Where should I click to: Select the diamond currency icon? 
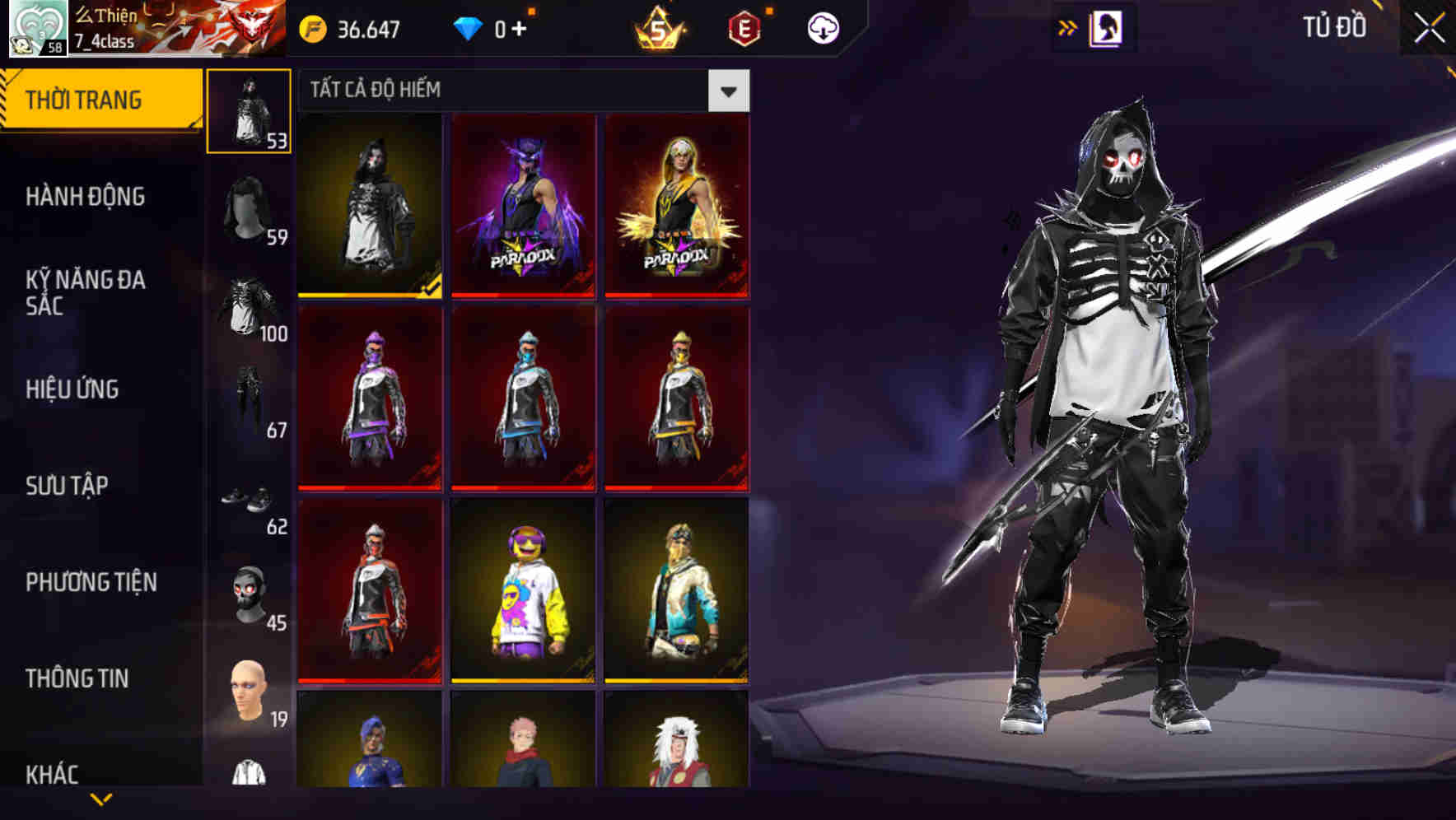pos(468,27)
